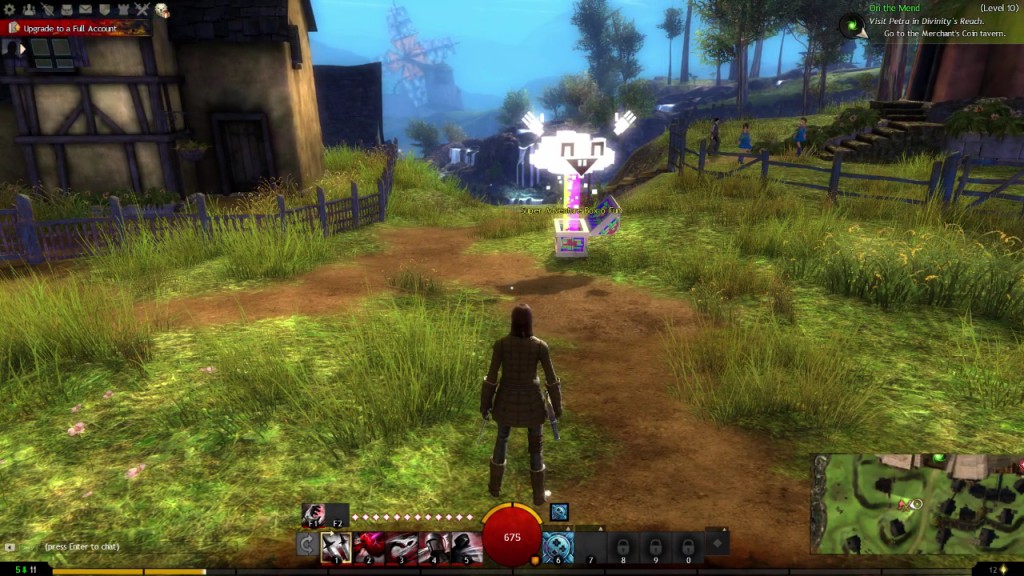Activate weapon skill 1 with twin blades
Viewport: 1024px width, 576px height.
point(336,546)
